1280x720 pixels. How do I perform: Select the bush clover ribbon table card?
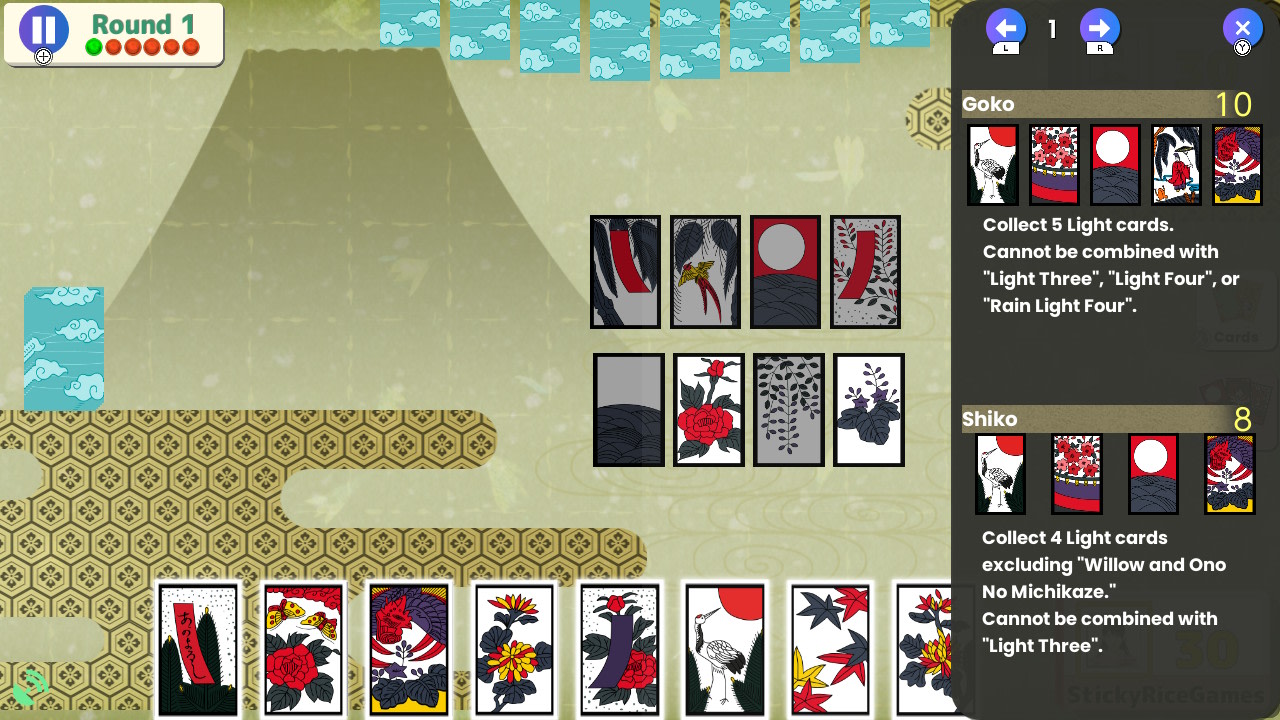point(865,272)
